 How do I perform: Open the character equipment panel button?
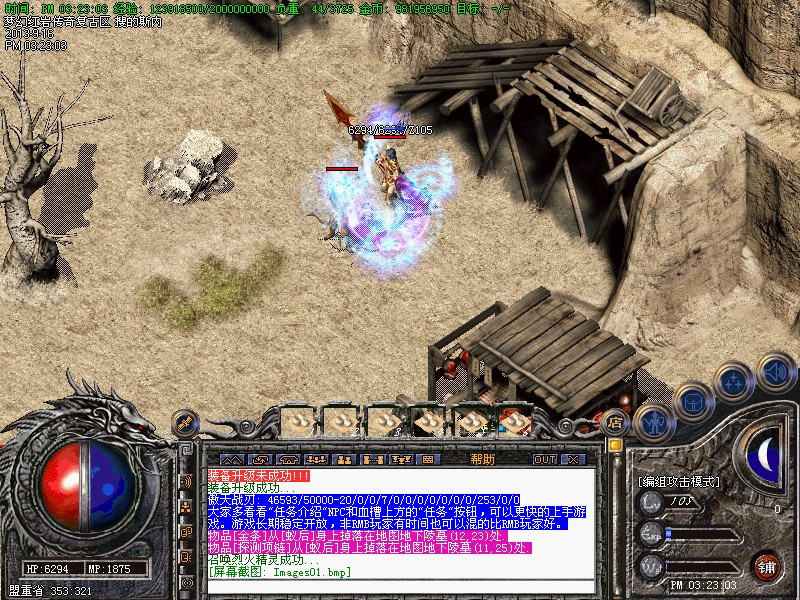[652, 423]
